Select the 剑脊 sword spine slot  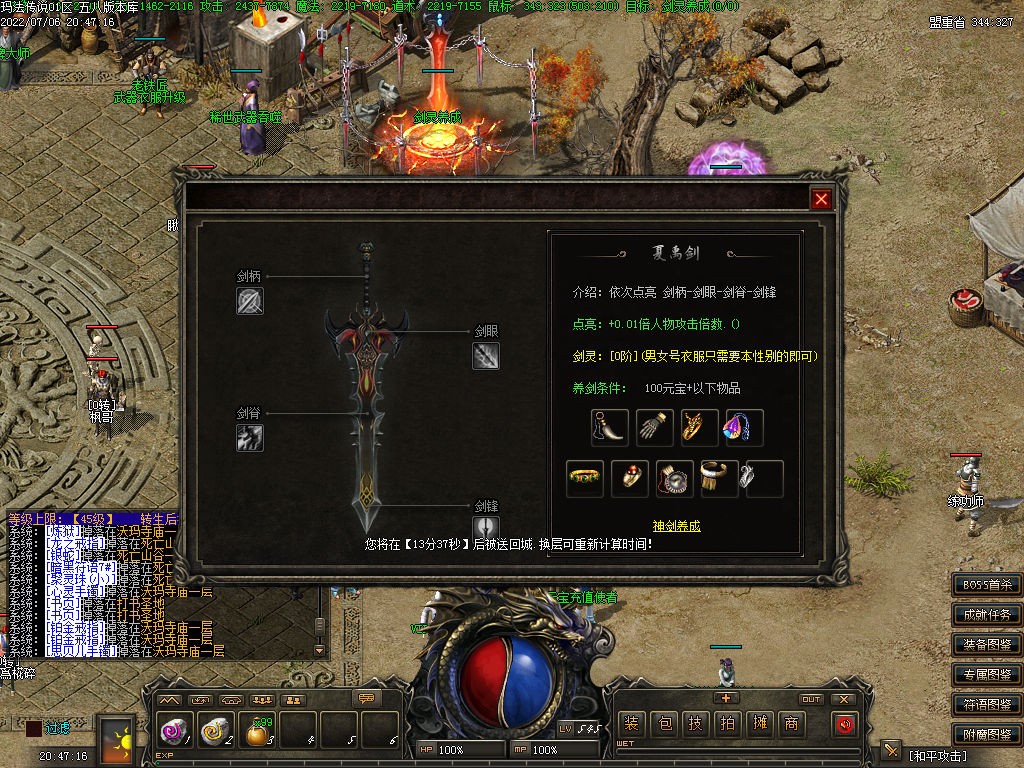point(250,437)
